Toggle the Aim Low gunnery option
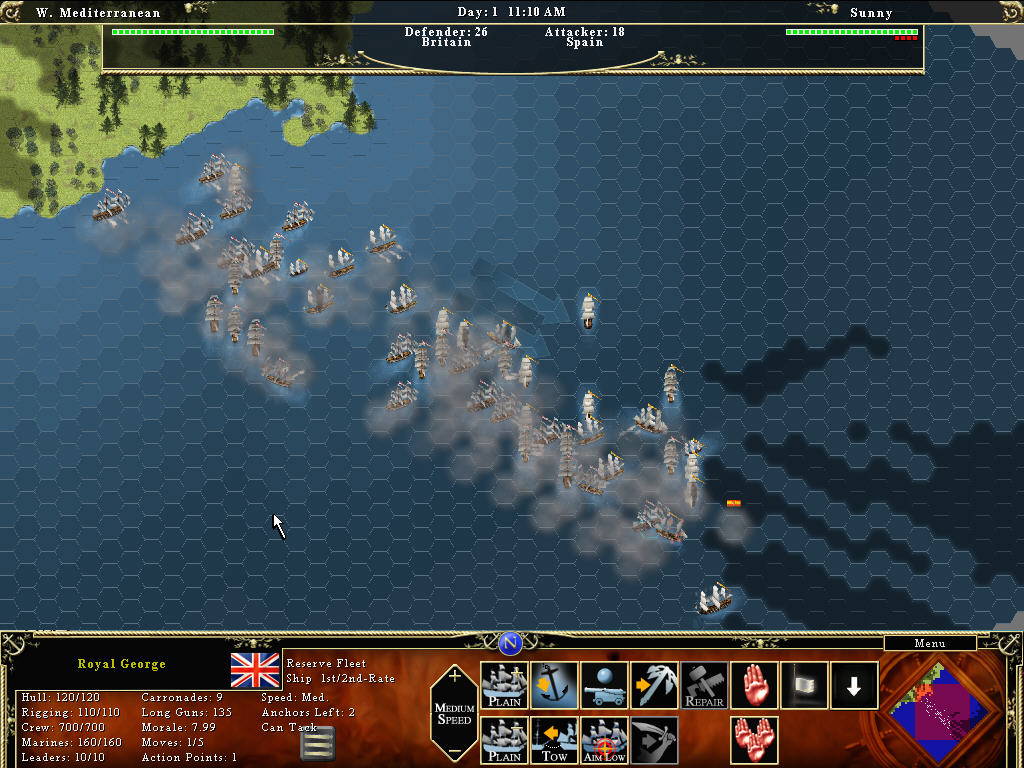The width and height of the screenshot is (1024, 768). 605,740
